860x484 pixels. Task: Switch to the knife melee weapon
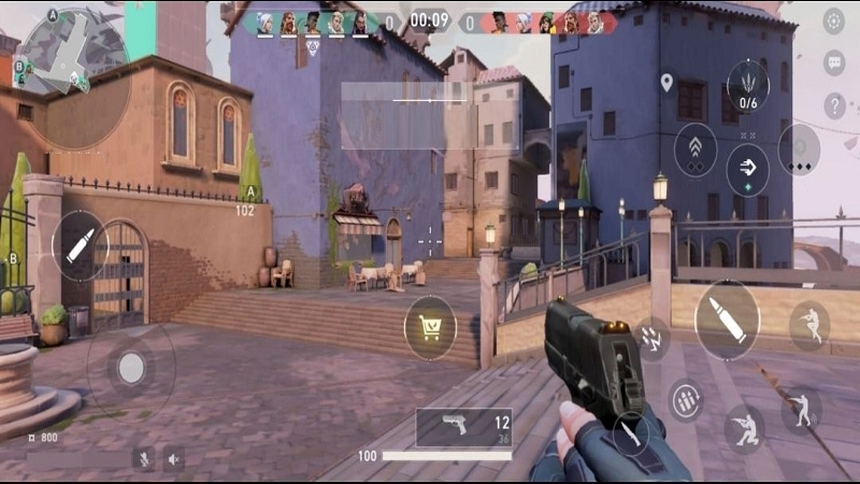pos(630,433)
